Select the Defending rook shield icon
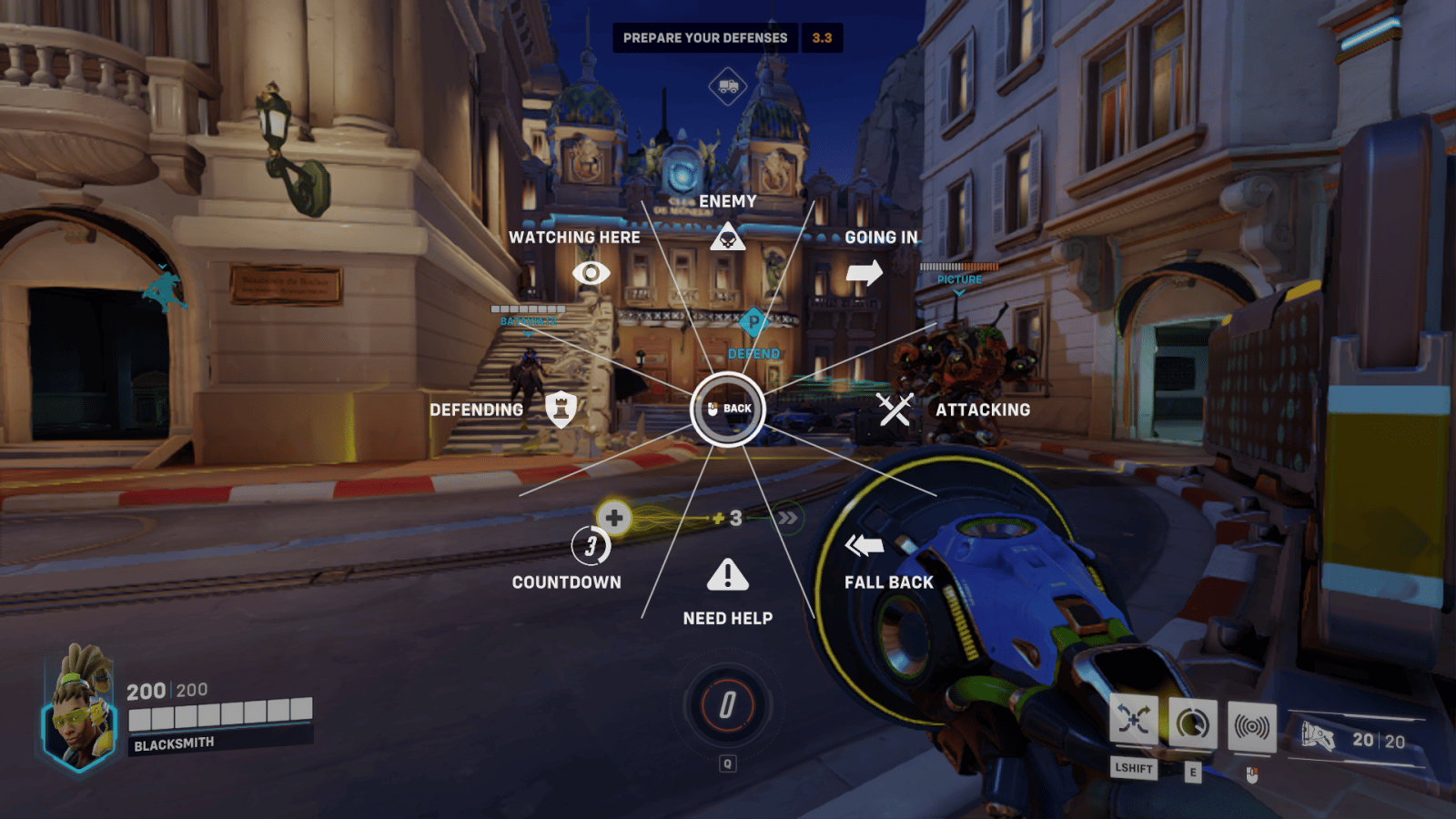This screenshot has height=819, width=1456. pyautogui.click(x=561, y=409)
